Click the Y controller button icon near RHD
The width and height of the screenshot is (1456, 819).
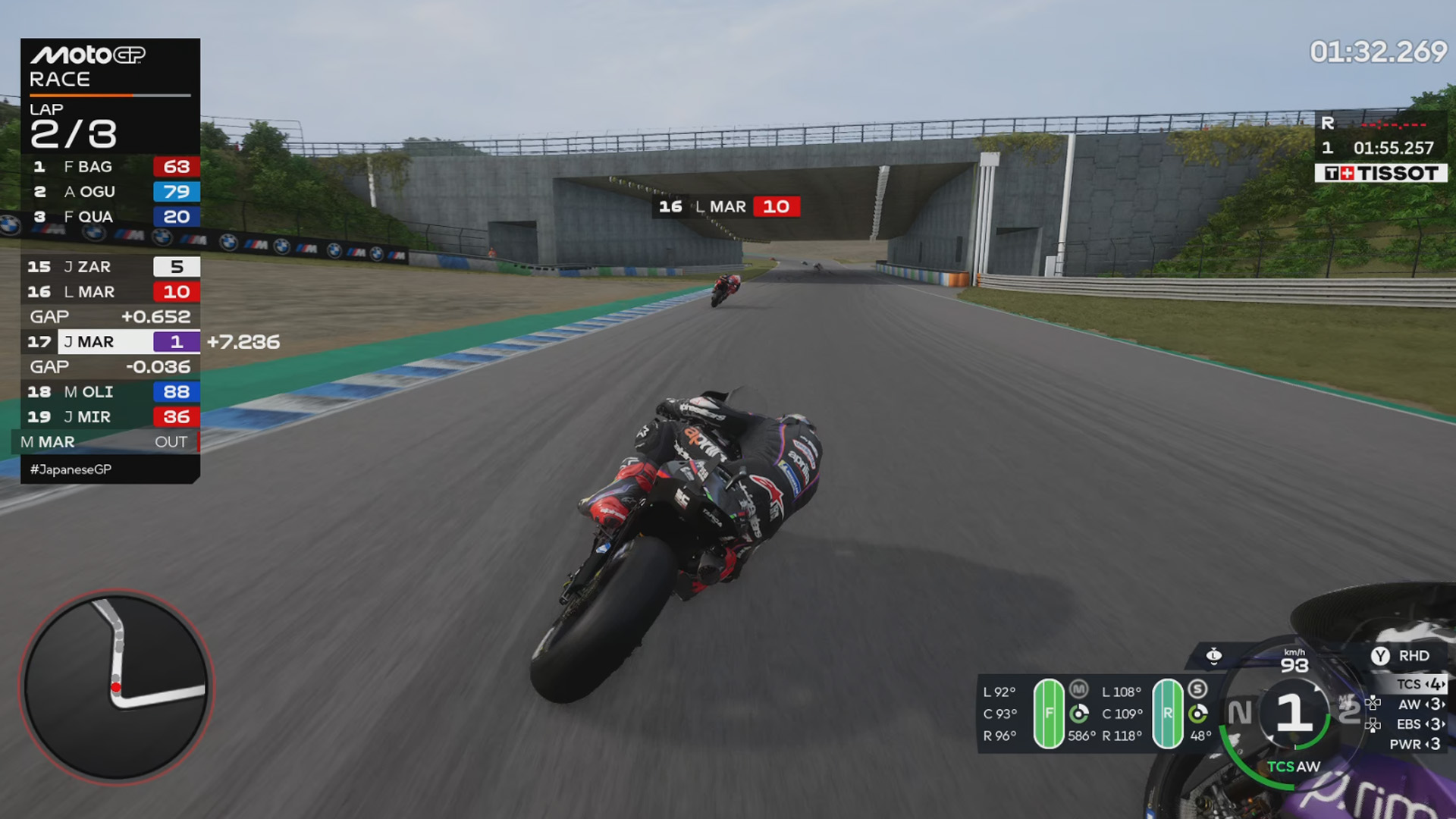click(1380, 655)
